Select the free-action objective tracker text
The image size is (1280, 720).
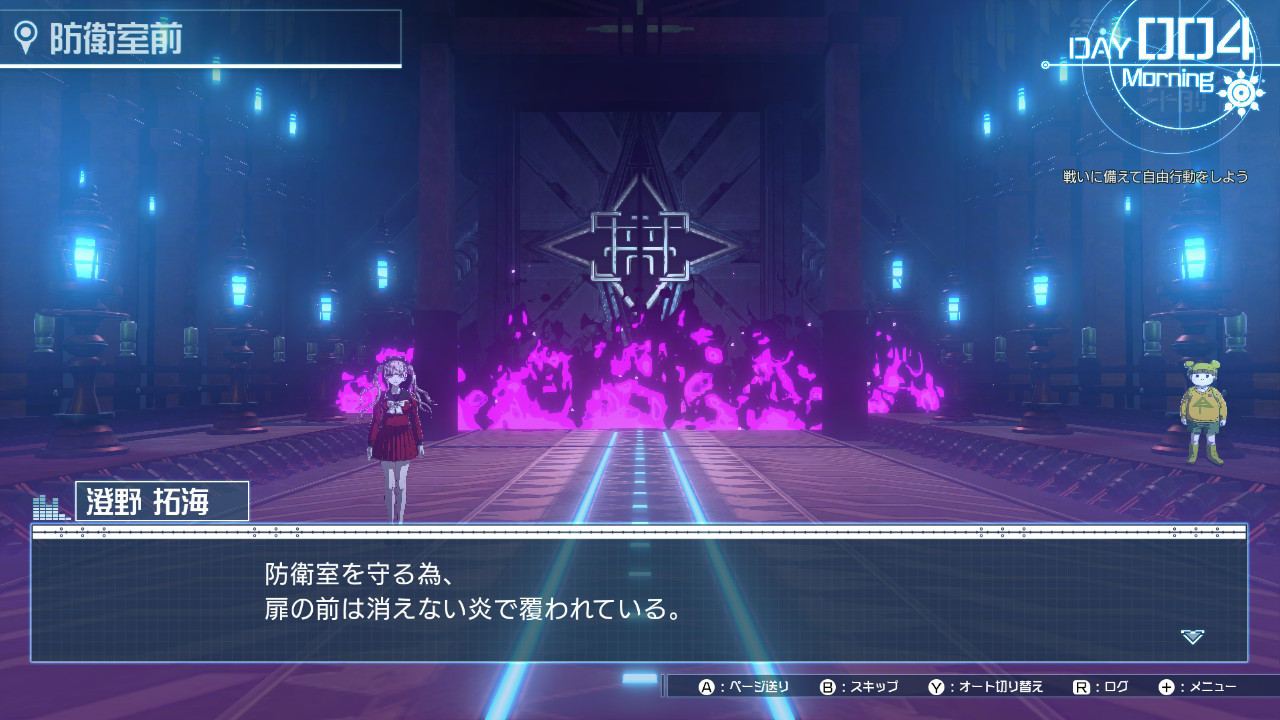pyautogui.click(x=1155, y=176)
